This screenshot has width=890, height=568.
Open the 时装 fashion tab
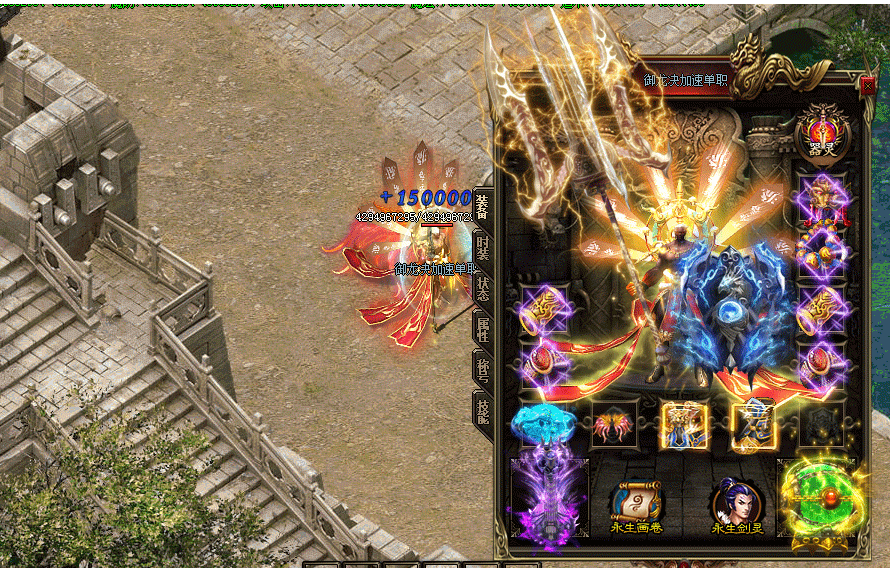tap(482, 248)
